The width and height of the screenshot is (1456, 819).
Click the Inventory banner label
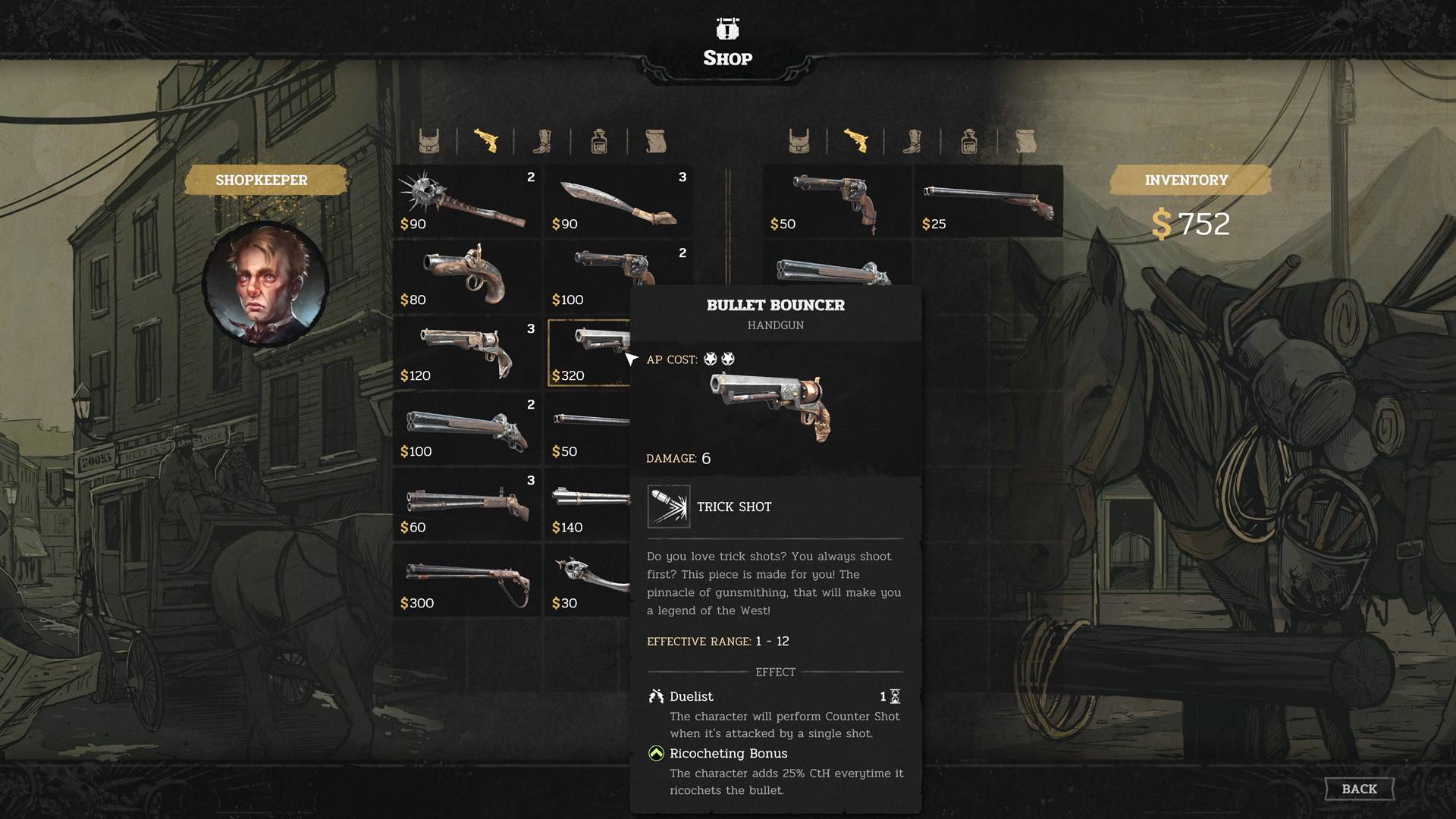pos(1188,180)
